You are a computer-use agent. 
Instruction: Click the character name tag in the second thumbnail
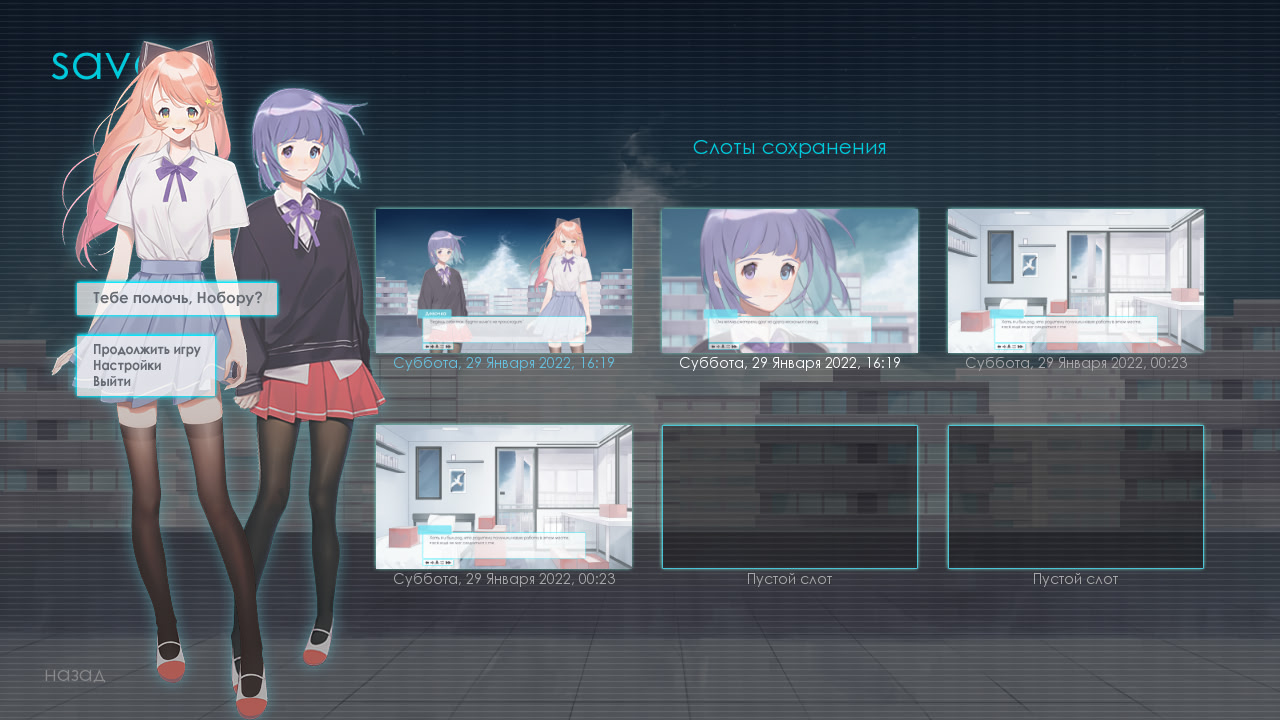tap(722, 314)
